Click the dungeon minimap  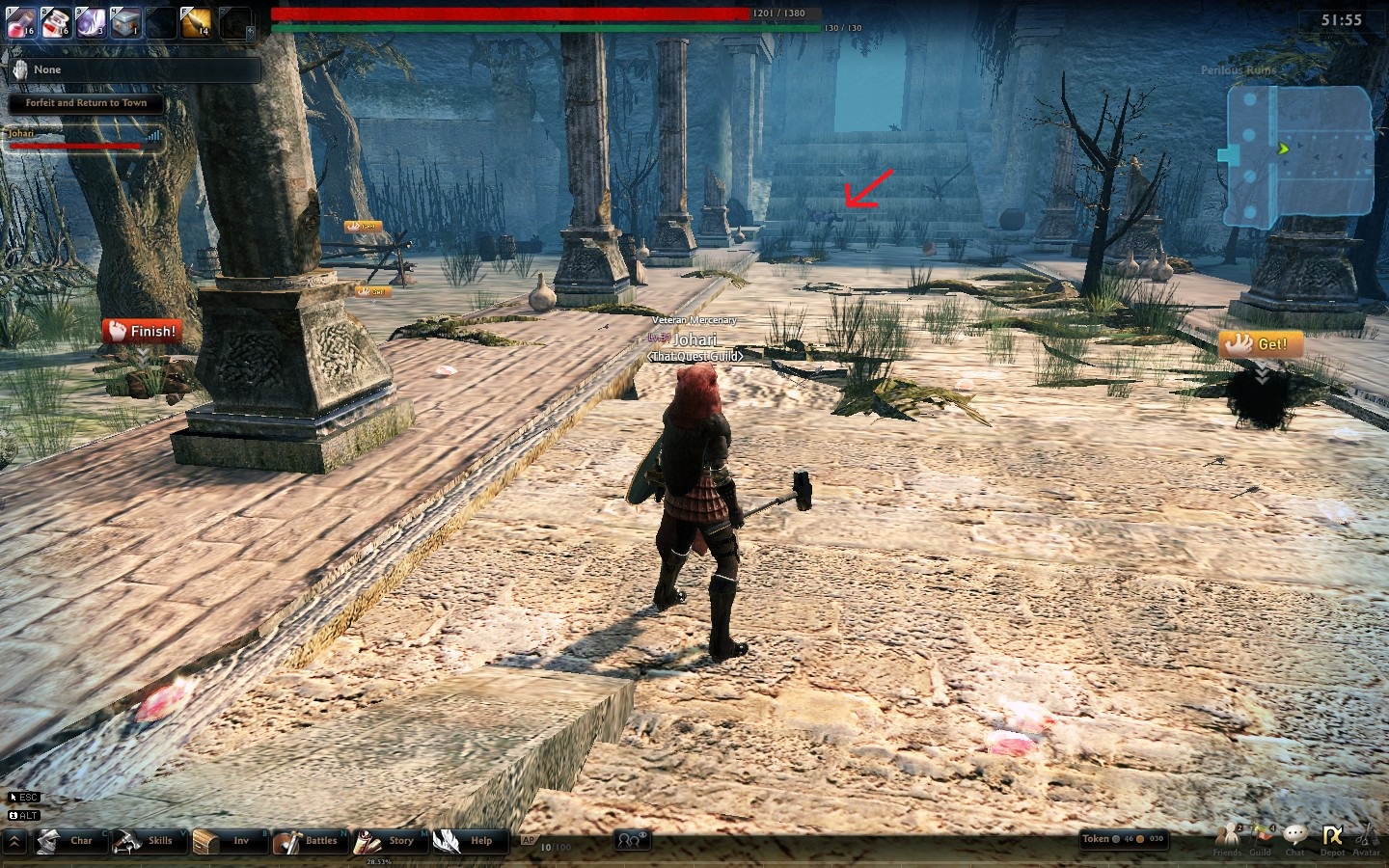coord(1299,156)
